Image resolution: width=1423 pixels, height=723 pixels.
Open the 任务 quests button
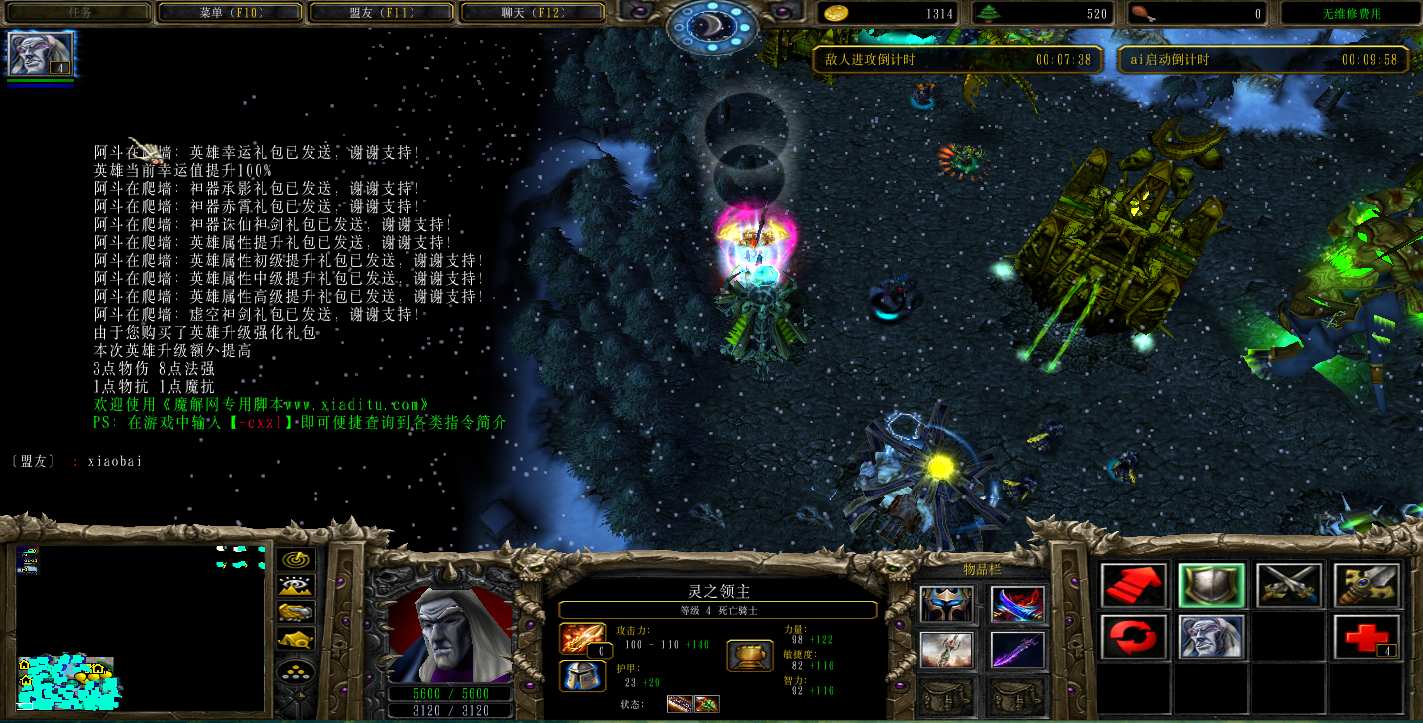80,13
